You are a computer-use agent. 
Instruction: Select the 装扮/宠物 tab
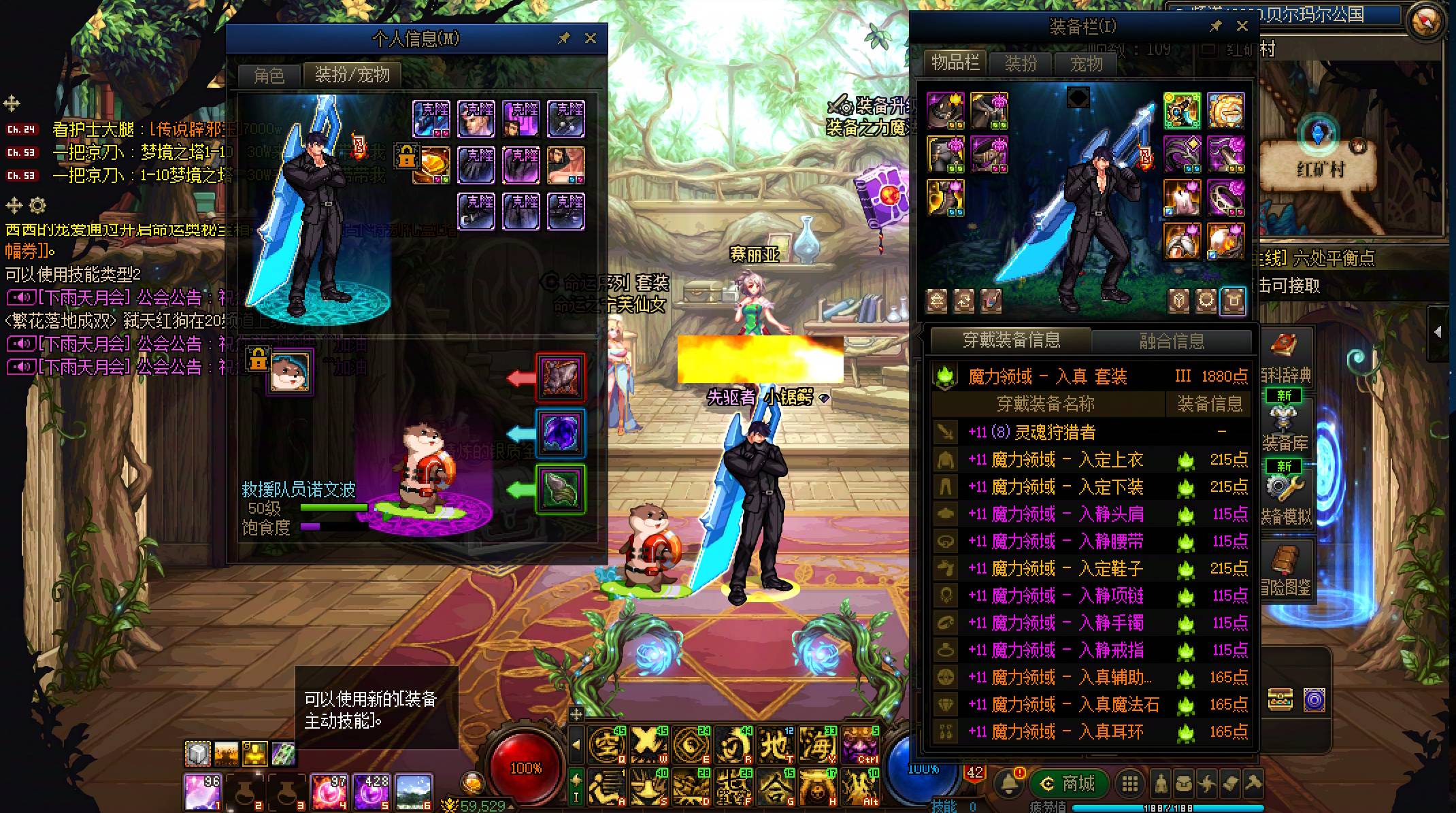pos(352,75)
